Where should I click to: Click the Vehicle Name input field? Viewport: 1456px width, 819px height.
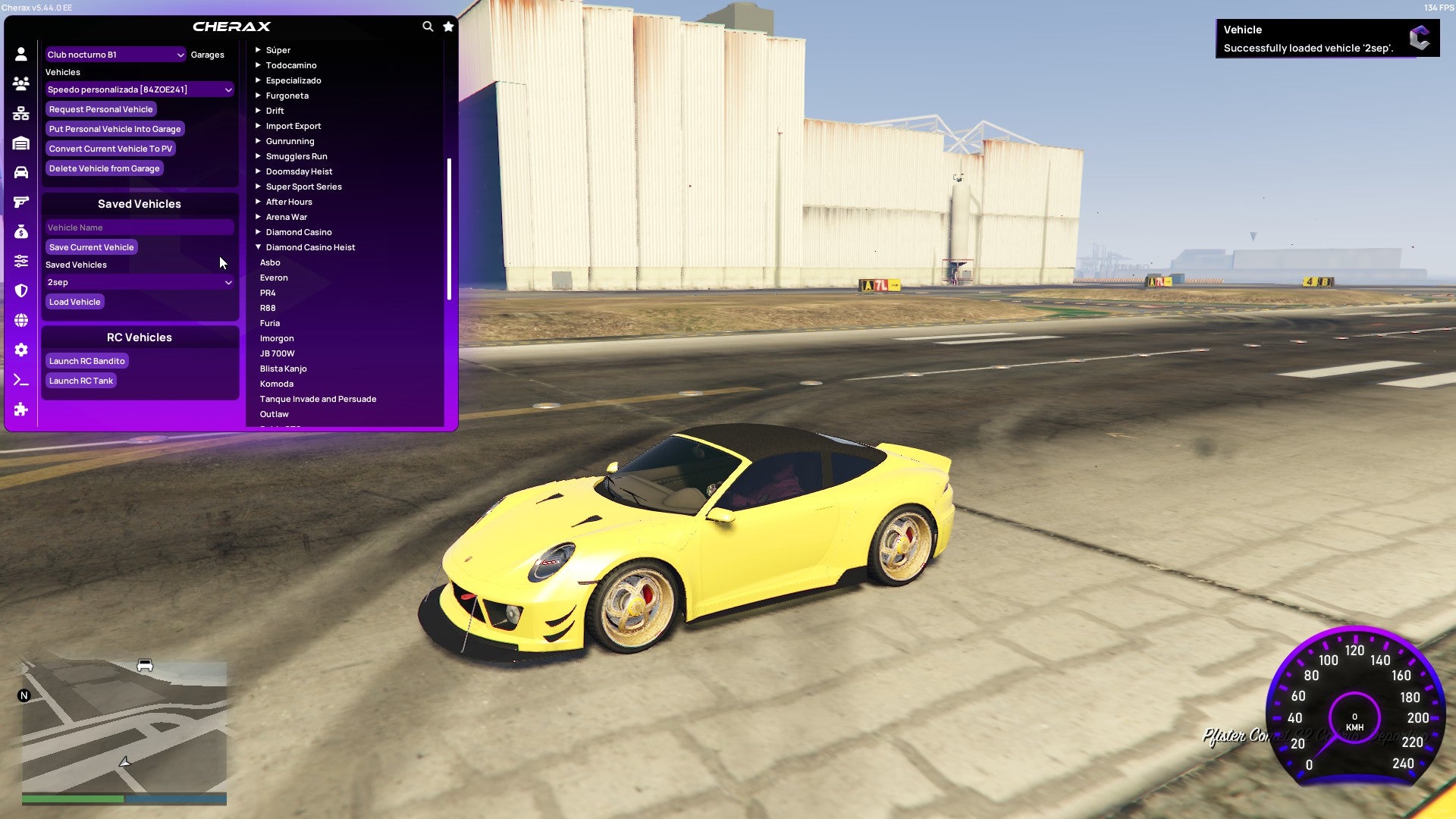pyautogui.click(x=140, y=227)
